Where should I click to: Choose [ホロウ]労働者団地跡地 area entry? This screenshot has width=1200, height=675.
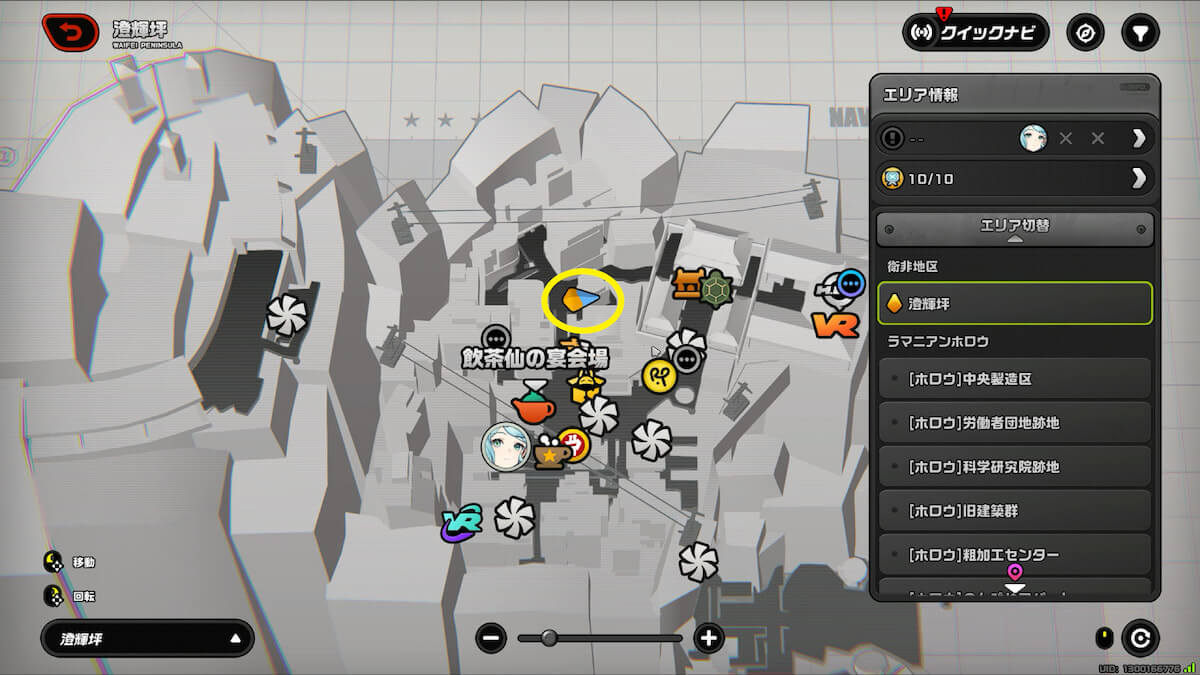[x=1015, y=423]
